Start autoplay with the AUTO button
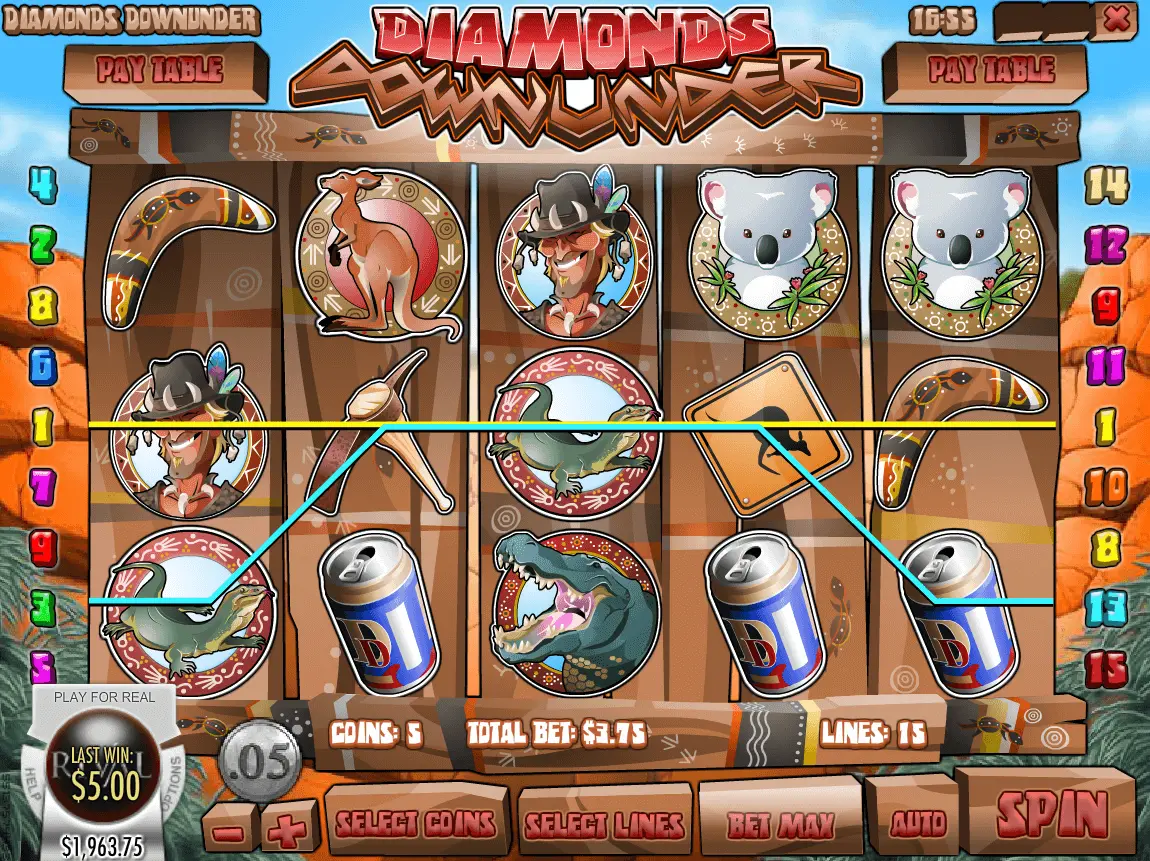1150x861 pixels. (x=917, y=822)
